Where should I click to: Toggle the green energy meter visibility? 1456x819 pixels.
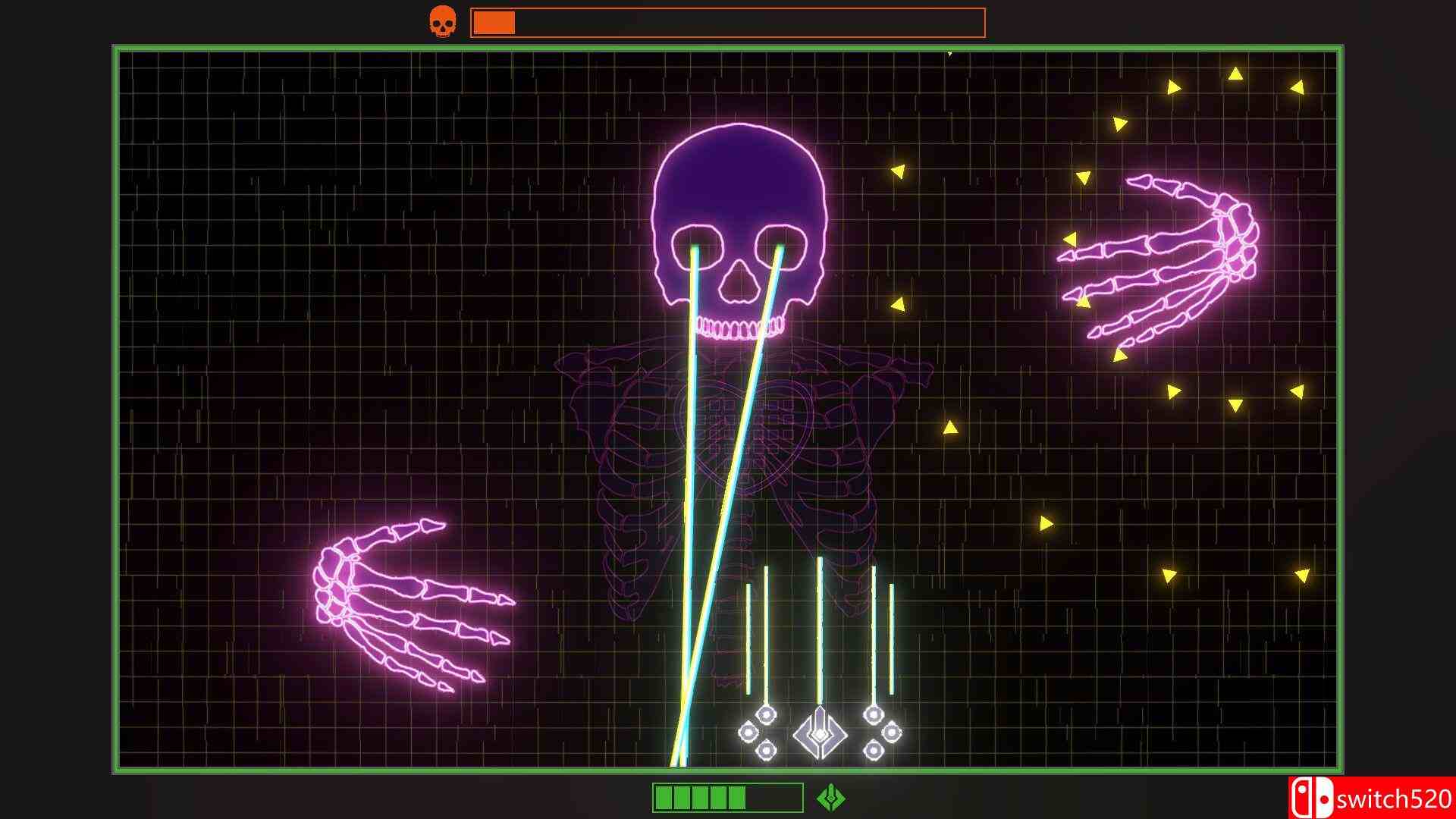pos(728,796)
